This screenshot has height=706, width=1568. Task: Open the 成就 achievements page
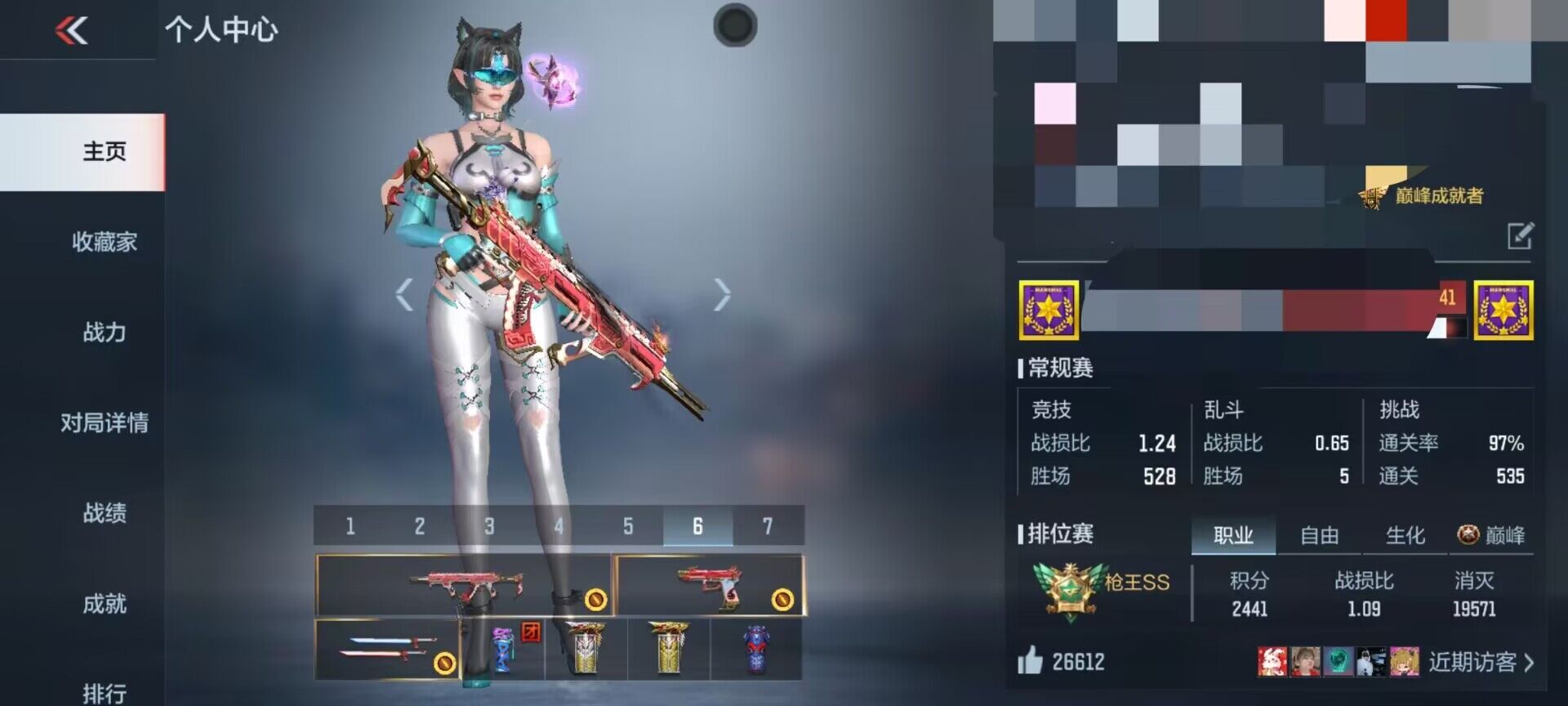pos(104,604)
